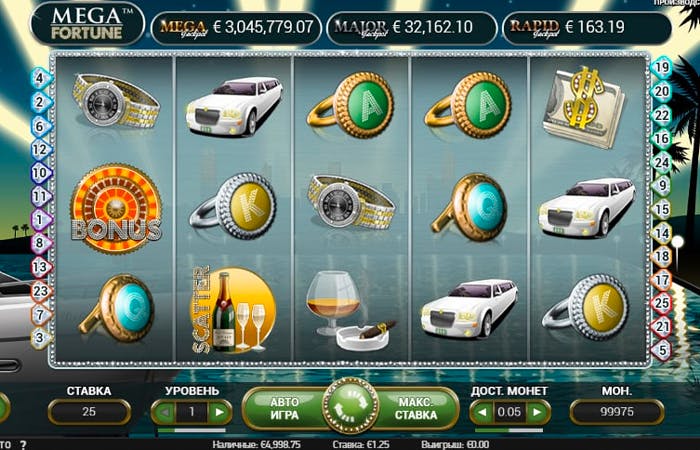Raise the coin value (ДОСТ. МОНЕТ)
This screenshot has height=450, width=700.
click(x=539, y=412)
